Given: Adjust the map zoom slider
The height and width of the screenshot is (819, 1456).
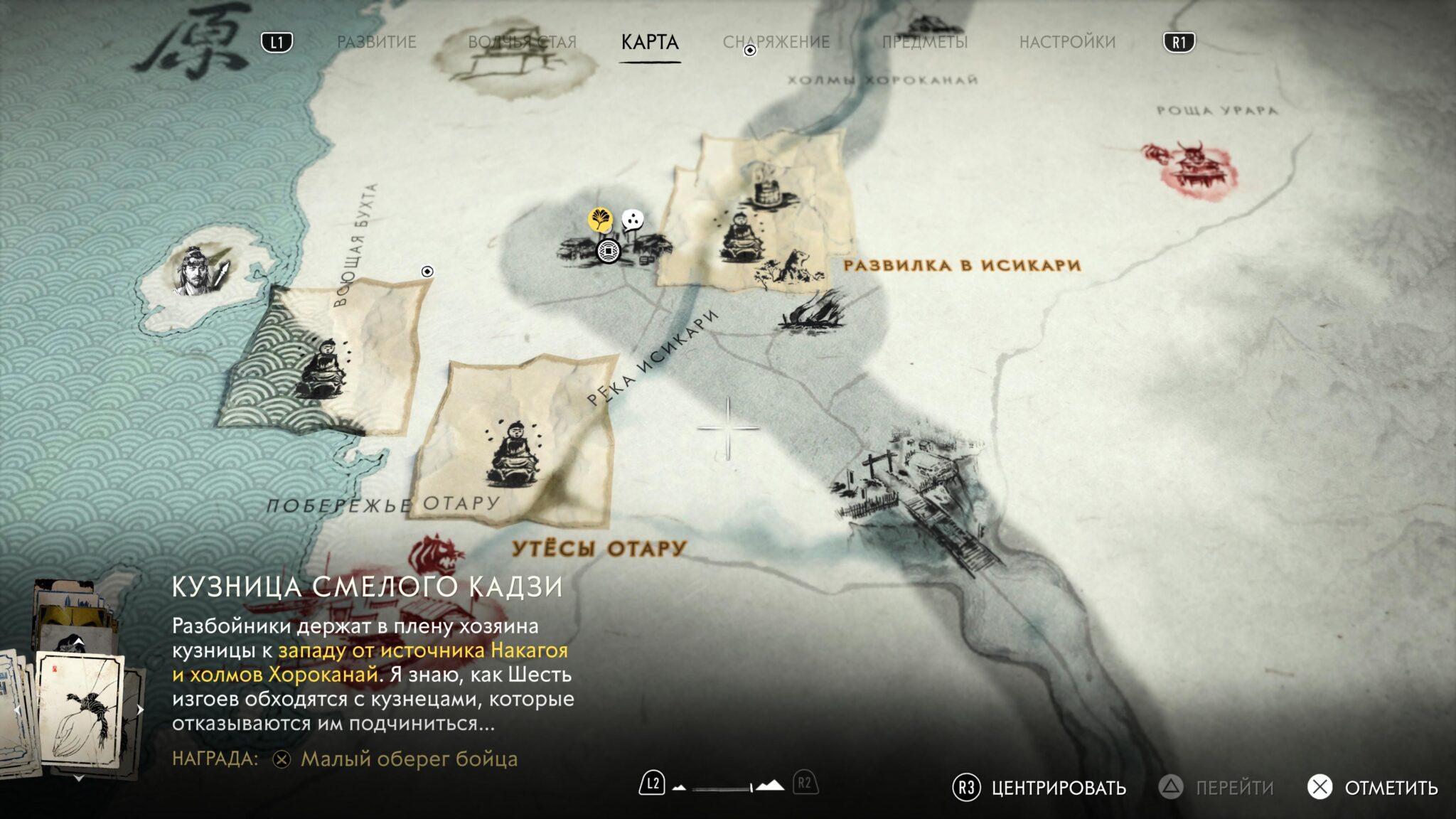Looking at the screenshot, I should (x=722, y=788).
